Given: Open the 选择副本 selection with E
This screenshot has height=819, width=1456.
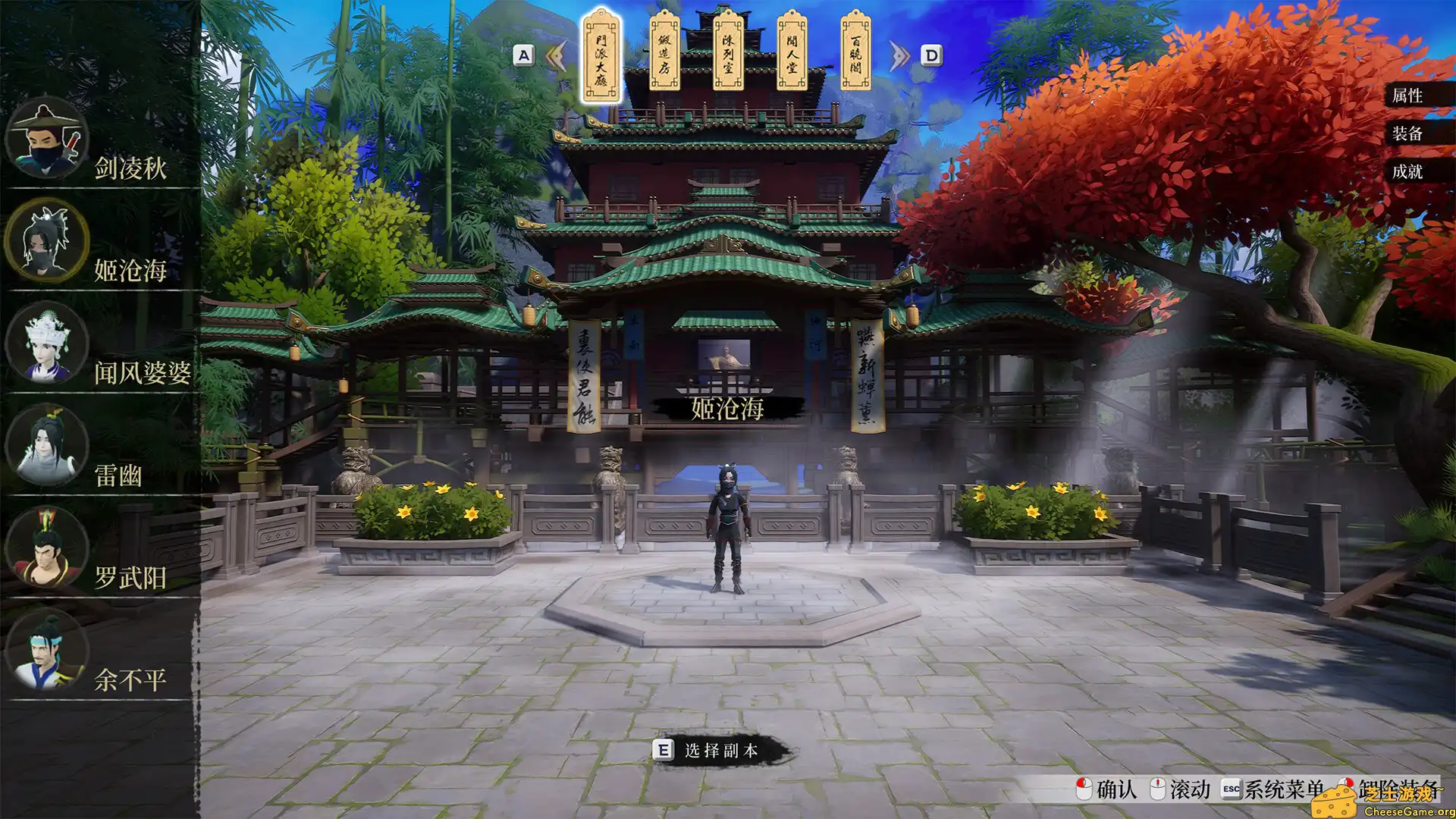Looking at the screenshot, I should tap(664, 749).
